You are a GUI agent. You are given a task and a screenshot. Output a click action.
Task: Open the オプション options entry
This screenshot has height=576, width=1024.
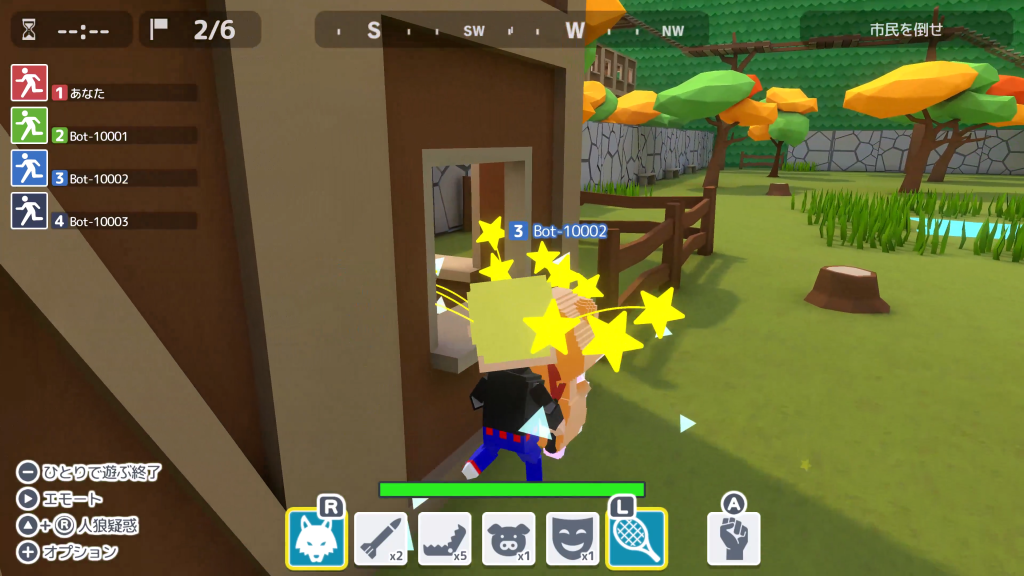pos(68,552)
